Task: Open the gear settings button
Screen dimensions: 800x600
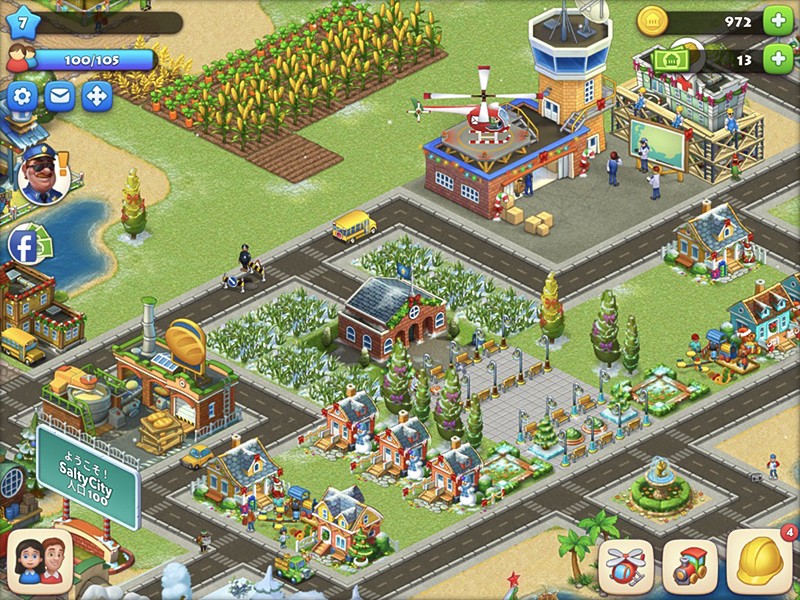Action: pos(23,97)
